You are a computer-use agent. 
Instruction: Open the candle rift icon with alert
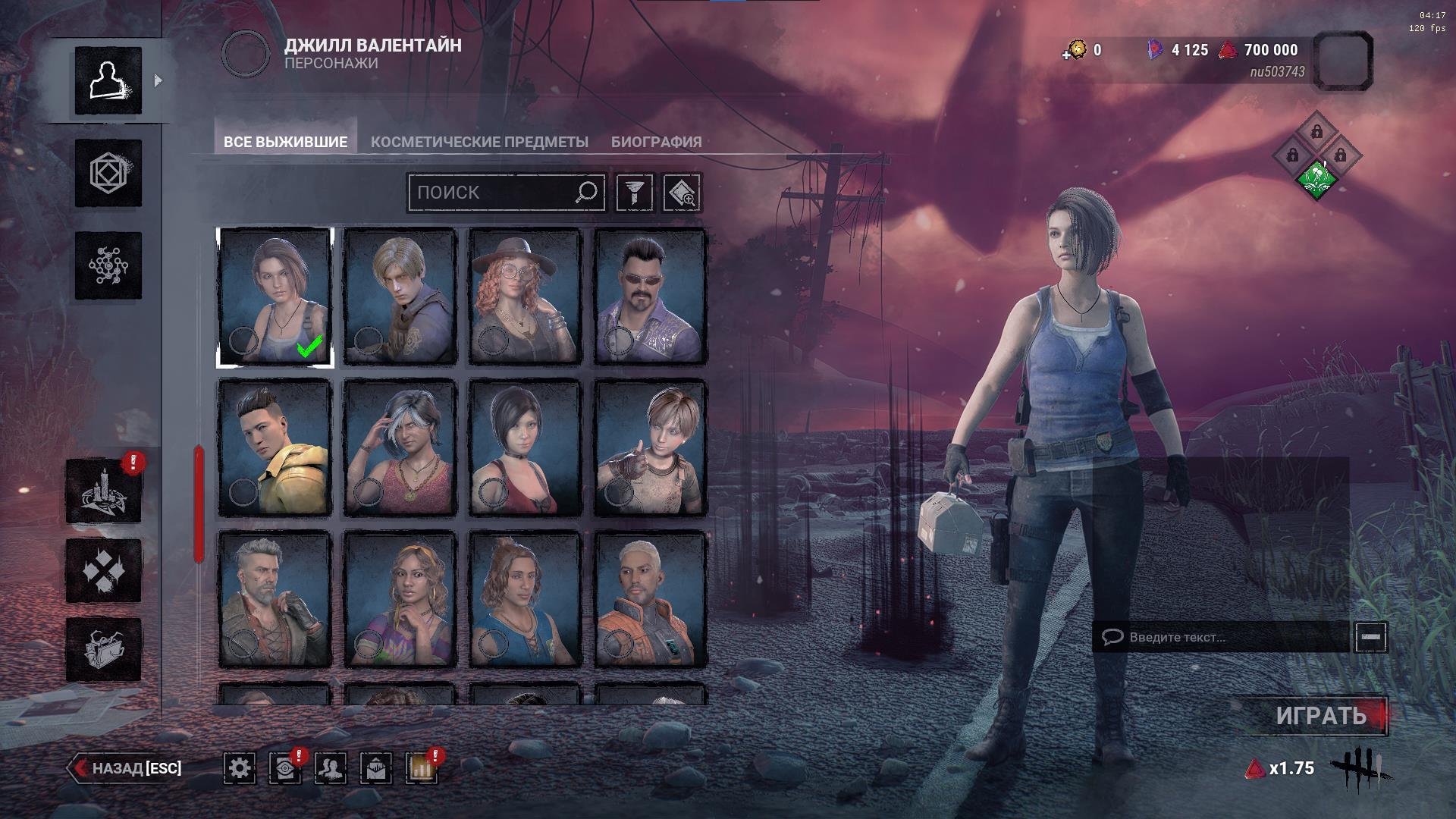(x=104, y=491)
